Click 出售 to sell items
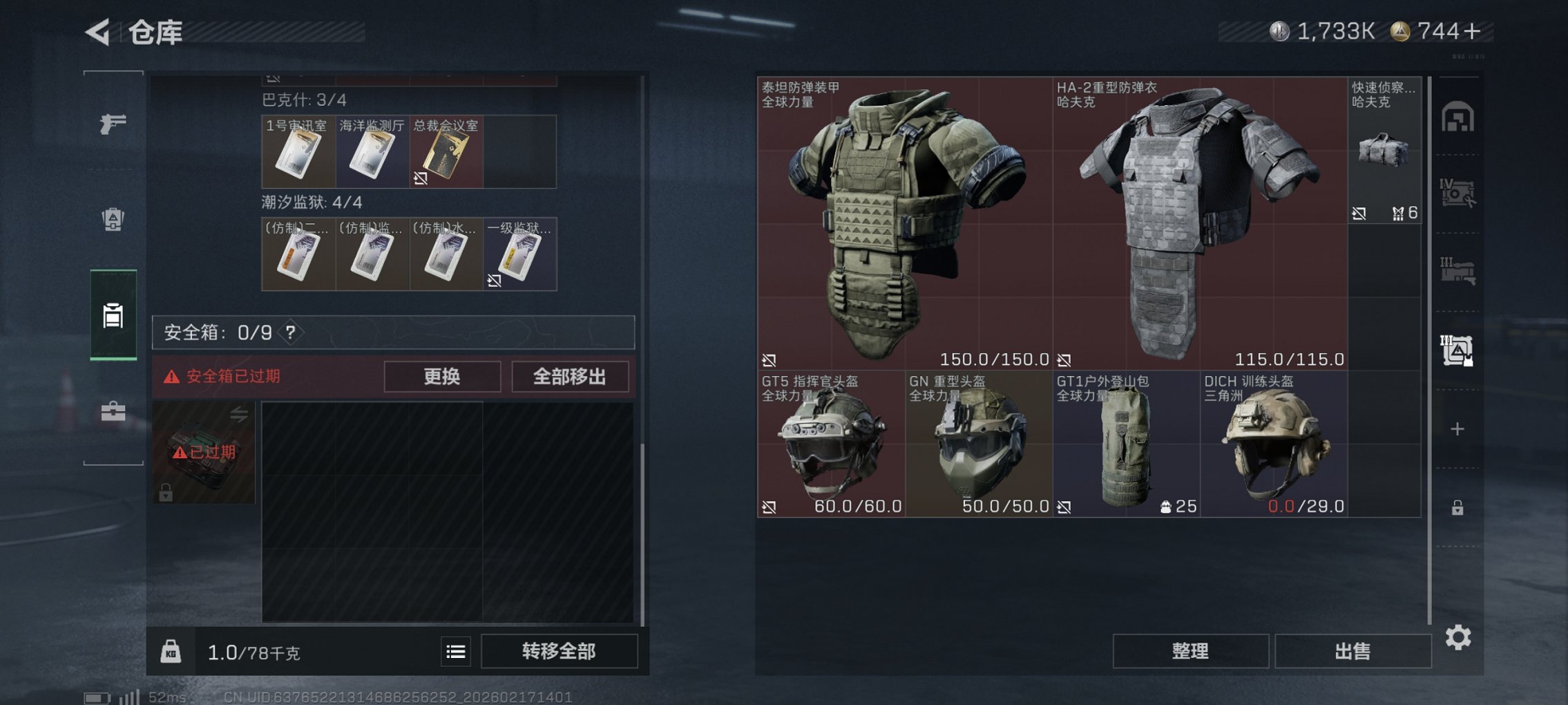 pos(1353,651)
